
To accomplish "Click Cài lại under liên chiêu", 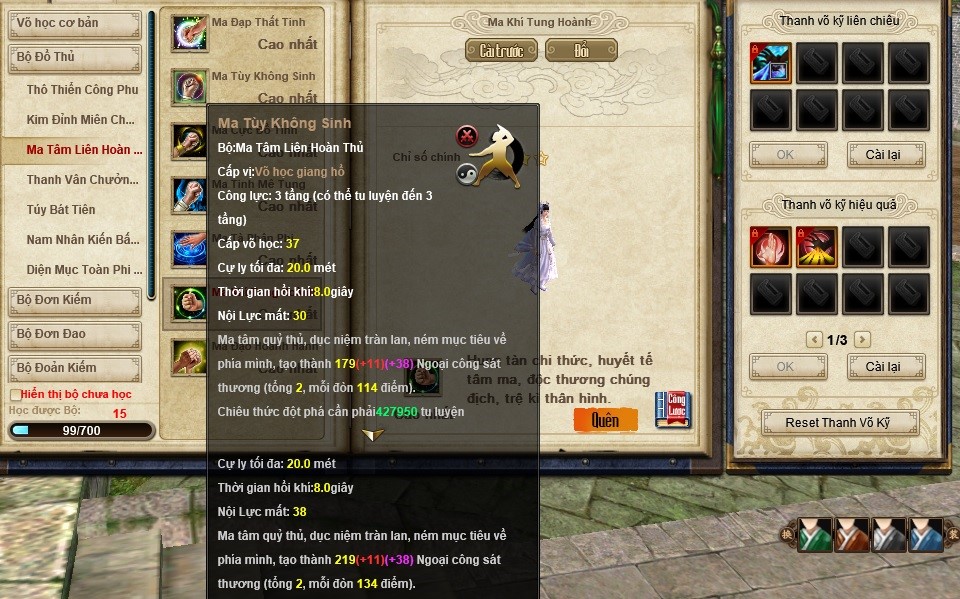I will coord(885,155).
